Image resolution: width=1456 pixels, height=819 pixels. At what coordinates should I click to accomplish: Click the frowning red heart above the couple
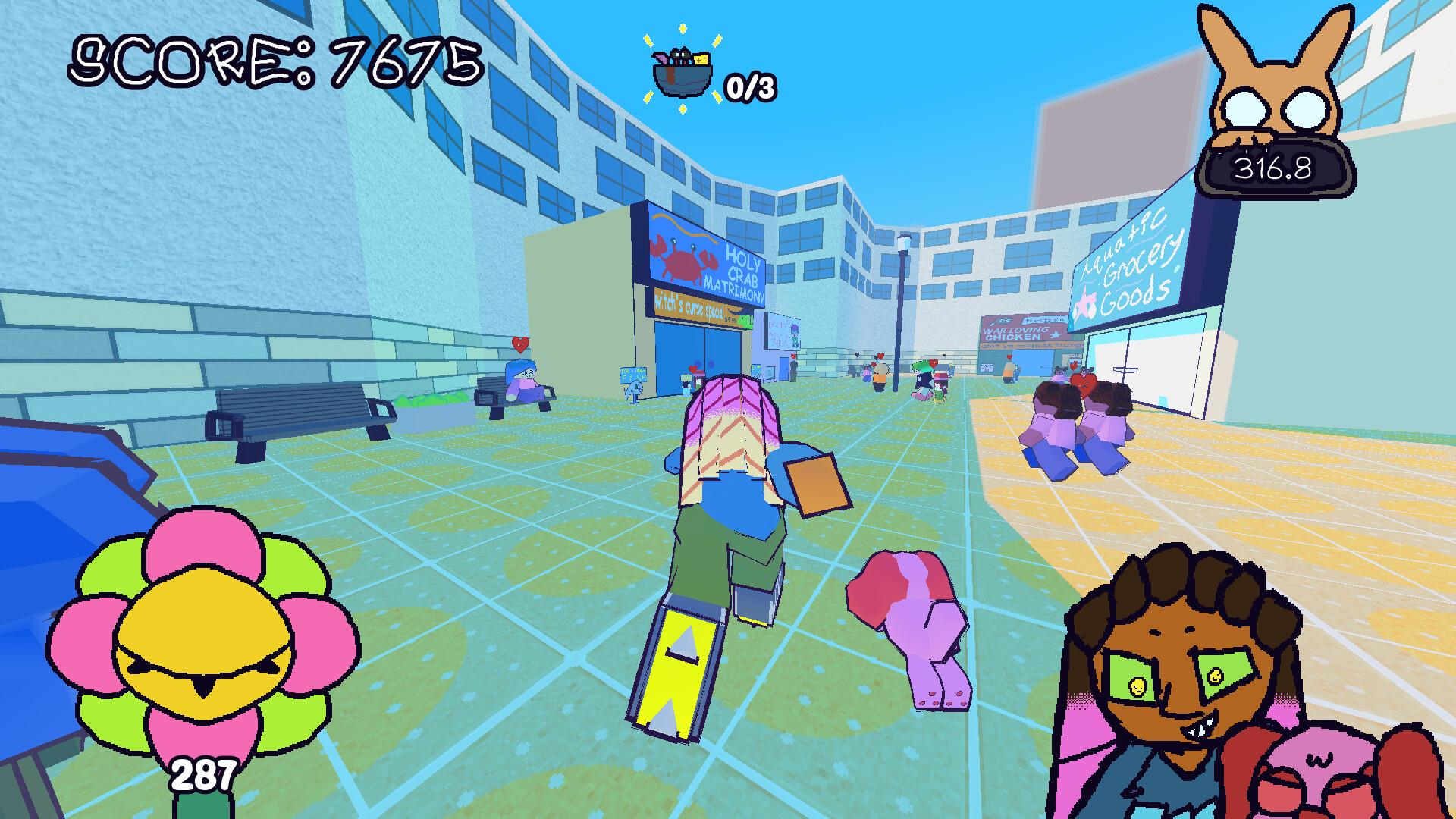[1083, 384]
